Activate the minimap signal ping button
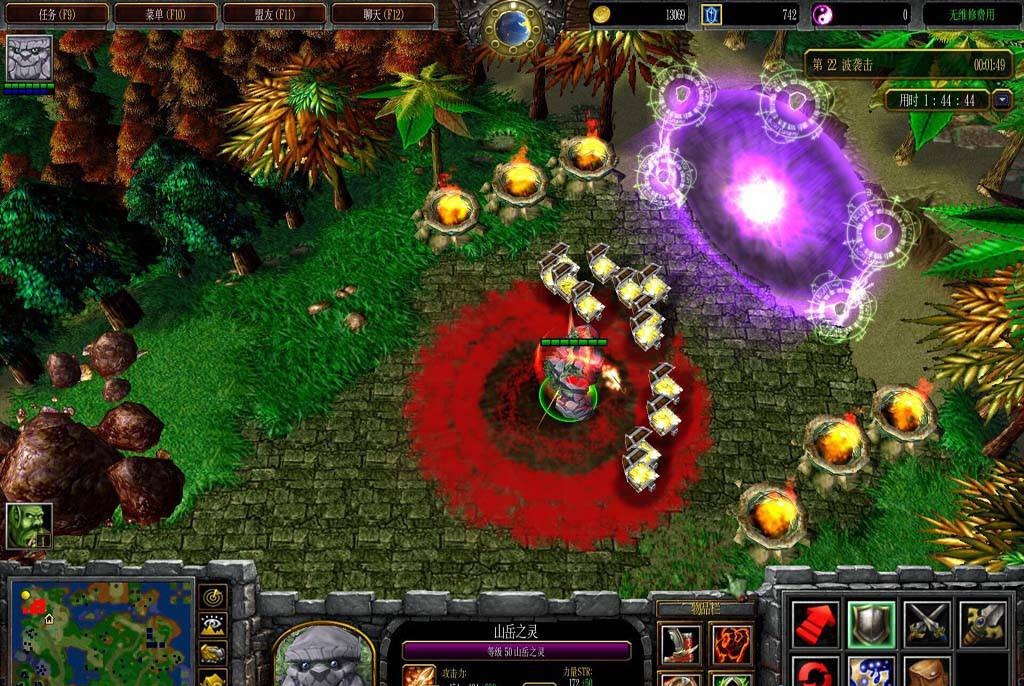Image resolution: width=1024 pixels, height=686 pixels. click(x=213, y=597)
